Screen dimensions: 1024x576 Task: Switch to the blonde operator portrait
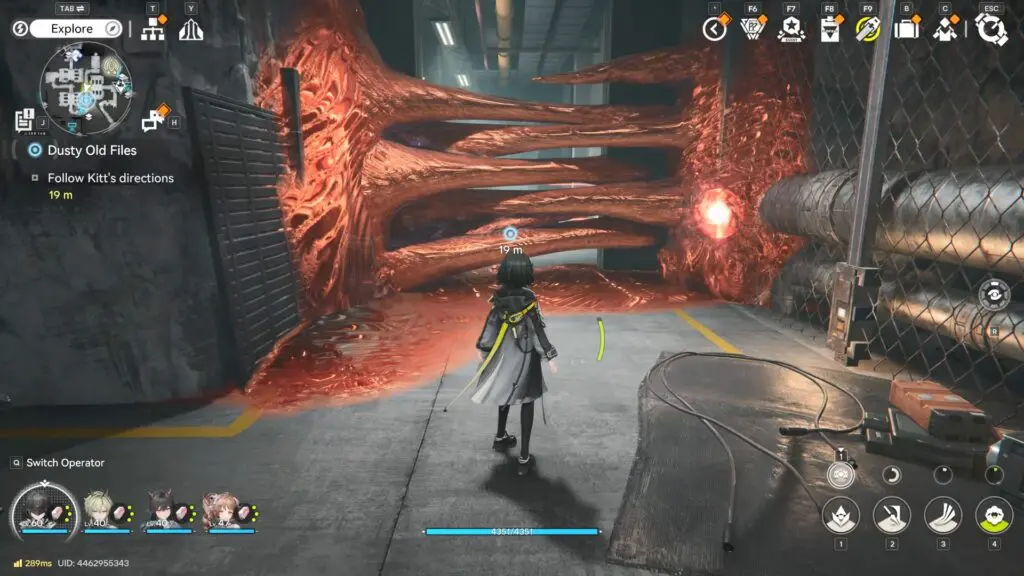pos(96,510)
